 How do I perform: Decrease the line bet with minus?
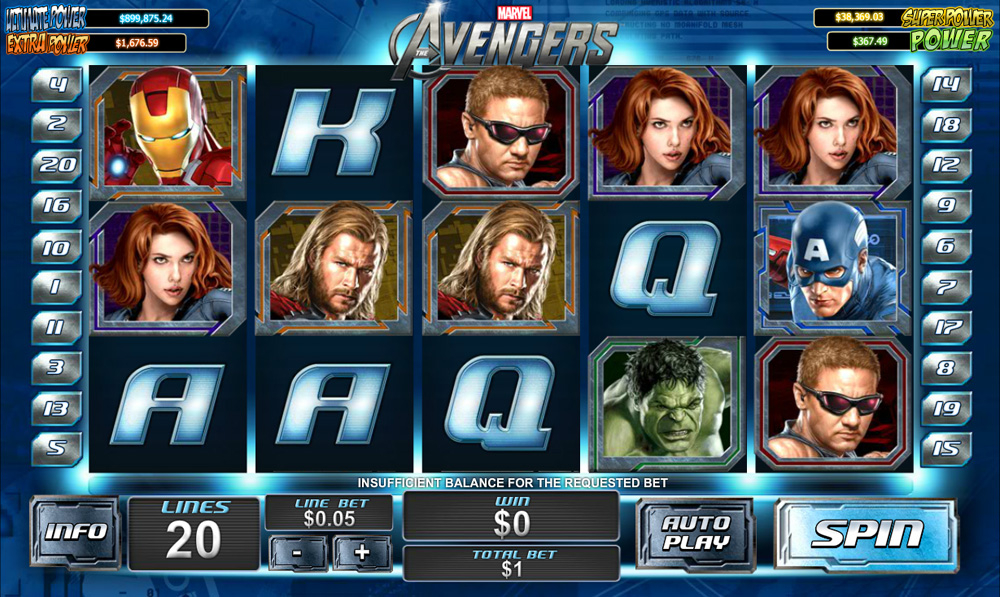(299, 552)
